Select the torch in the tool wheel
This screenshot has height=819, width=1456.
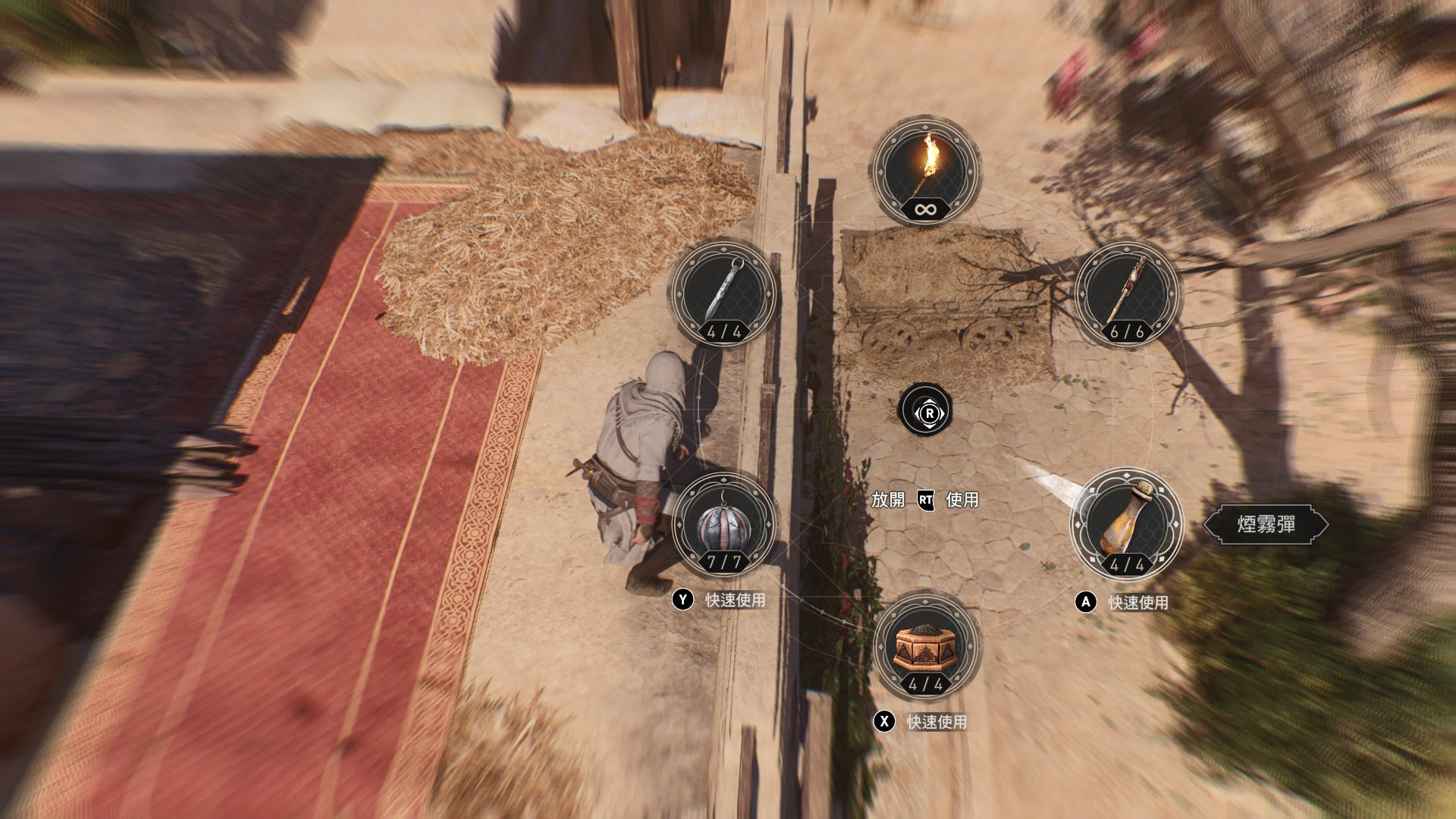click(924, 171)
